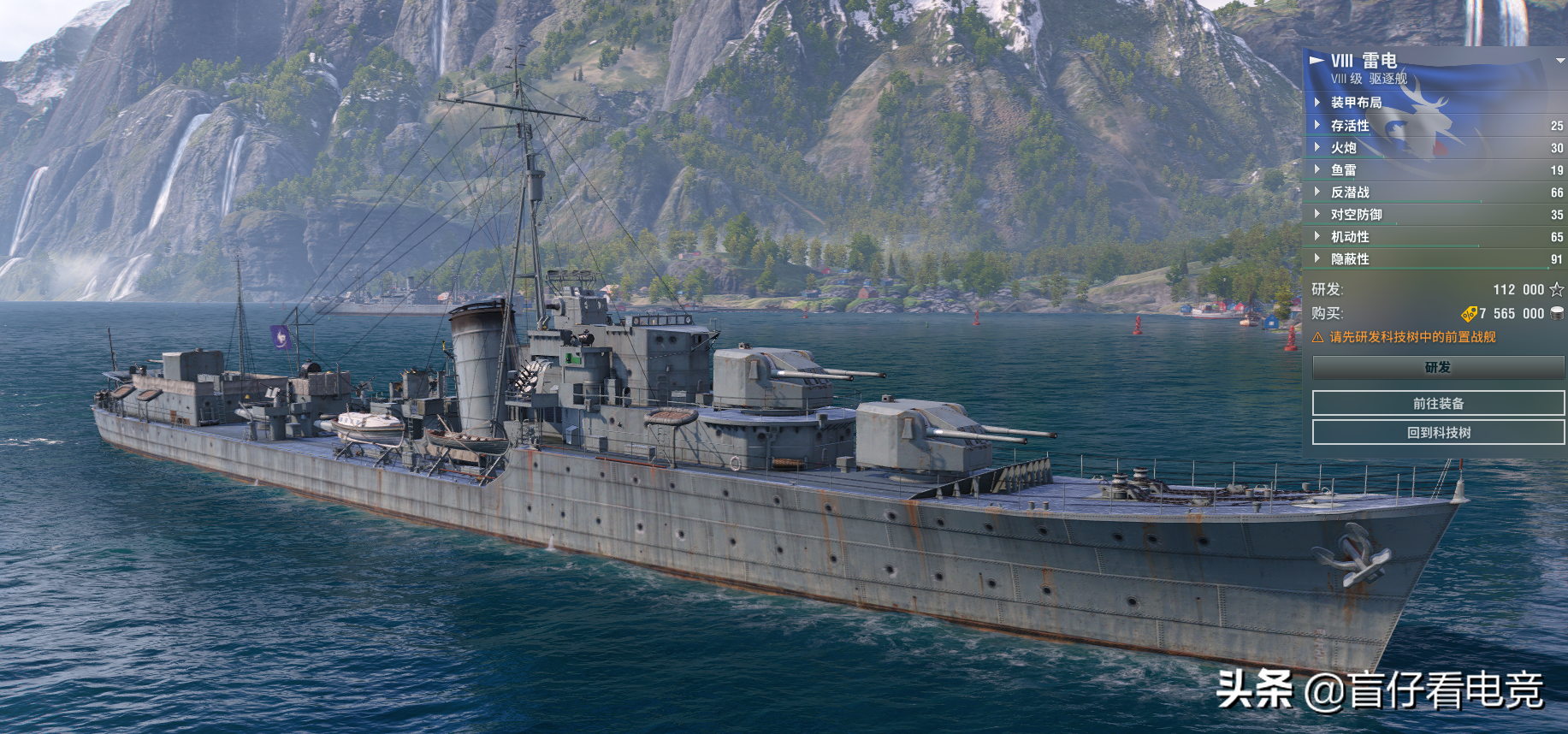Open the 前往装备 equipment screen
Screen dimensions: 1568x734
point(1438,404)
